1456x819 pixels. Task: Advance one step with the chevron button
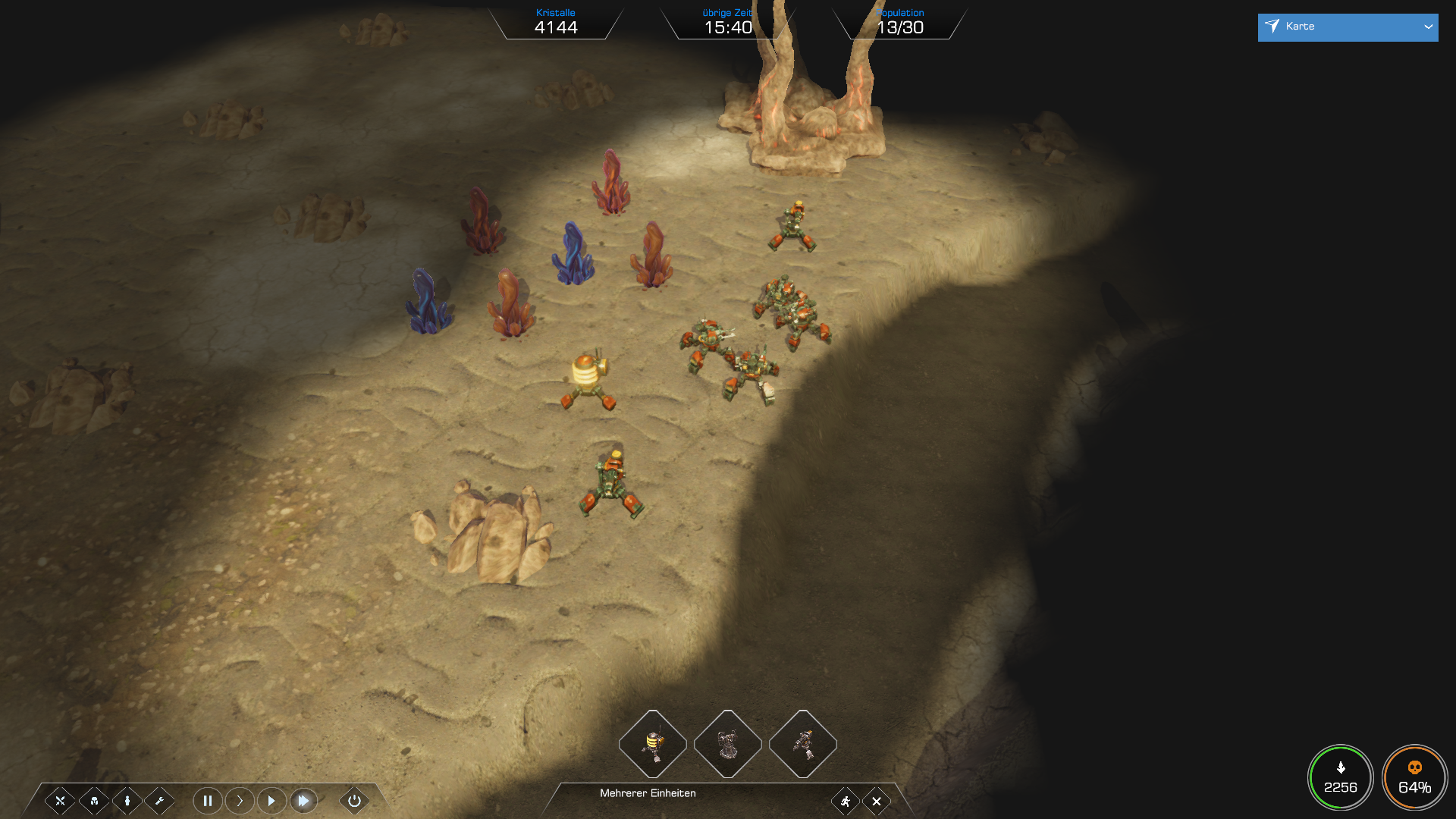[240, 801]
